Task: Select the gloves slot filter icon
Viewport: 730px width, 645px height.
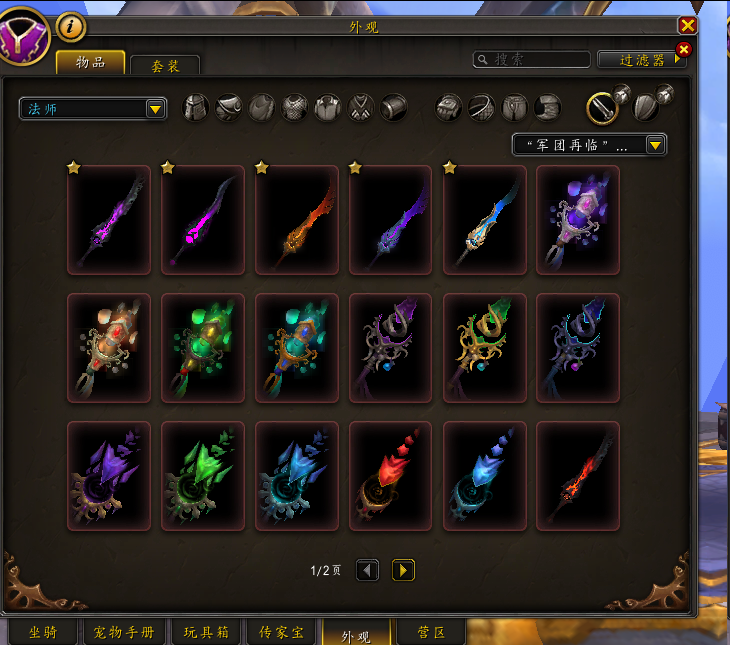Action: point(449,107)
